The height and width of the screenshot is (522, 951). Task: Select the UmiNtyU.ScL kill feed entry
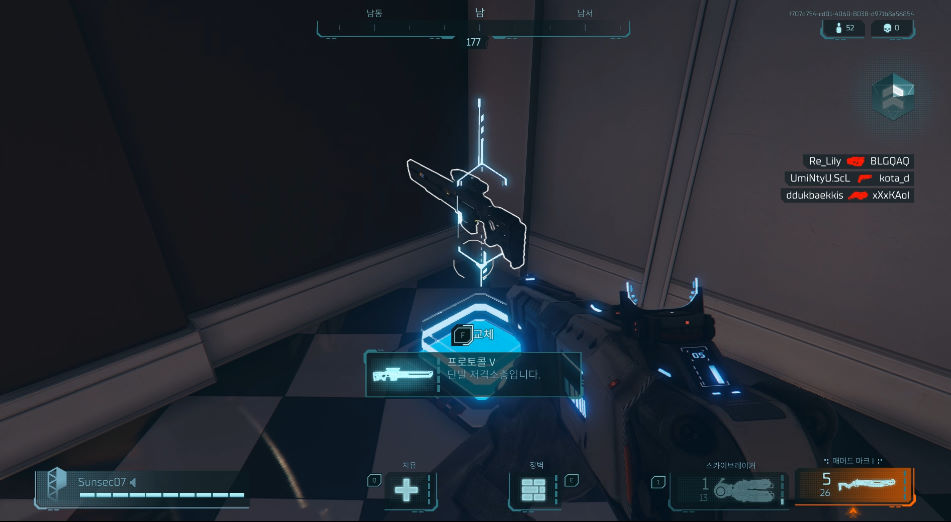tap(850, 178)
